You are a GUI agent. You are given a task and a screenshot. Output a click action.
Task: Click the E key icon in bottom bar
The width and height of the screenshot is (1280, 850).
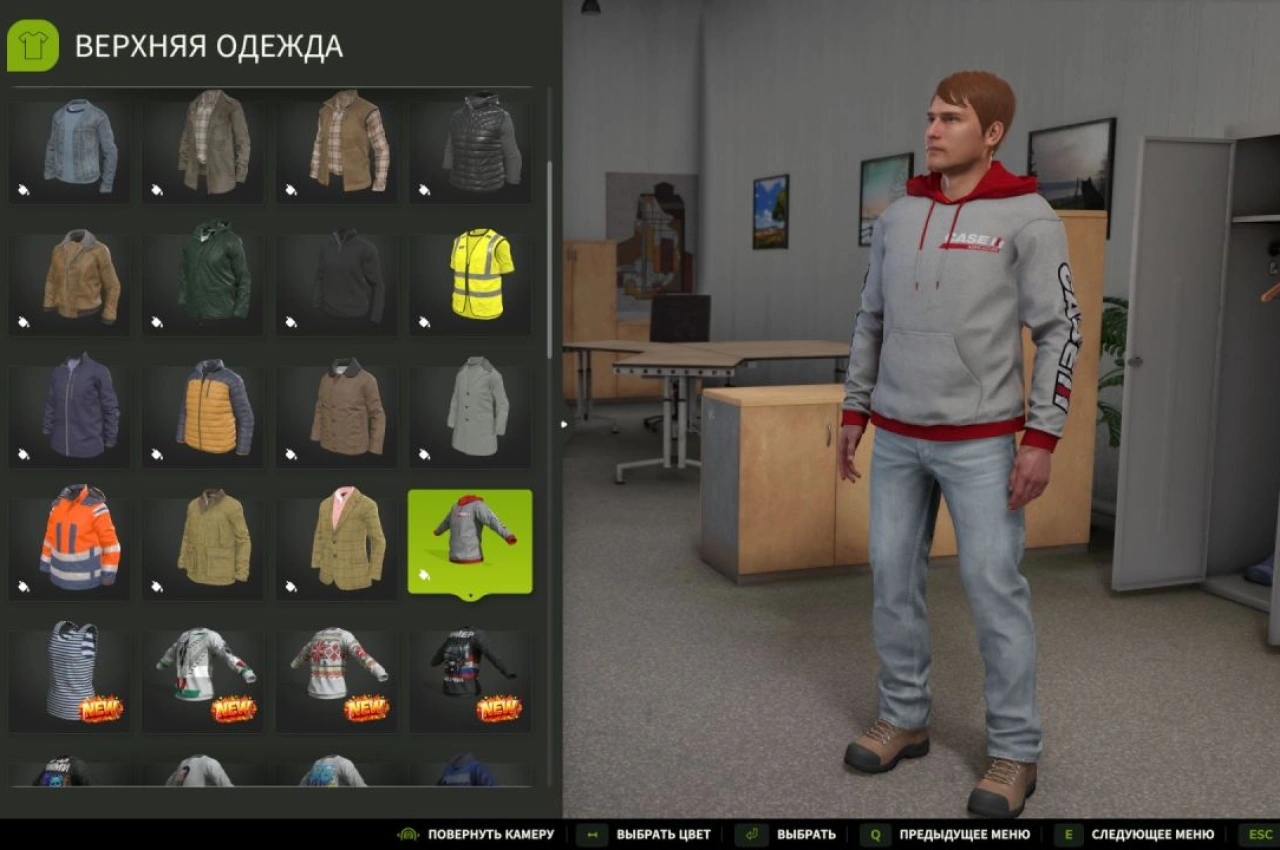[1068, 834]
